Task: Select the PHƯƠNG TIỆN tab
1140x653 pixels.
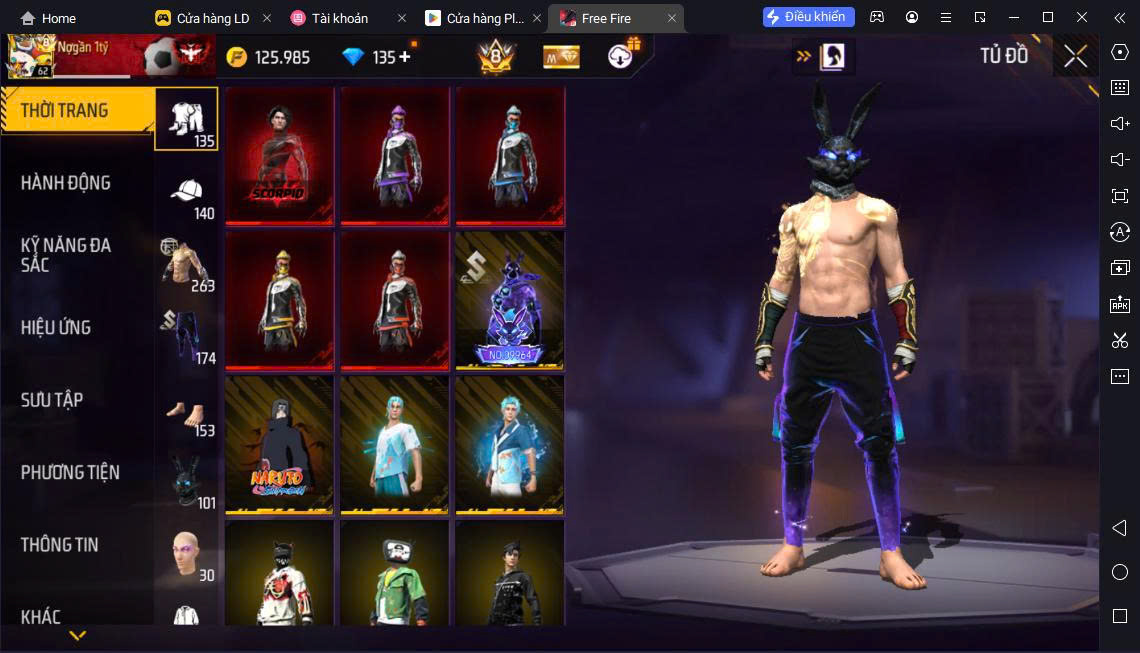Action: pyautogui.click(x=70, y=472)
